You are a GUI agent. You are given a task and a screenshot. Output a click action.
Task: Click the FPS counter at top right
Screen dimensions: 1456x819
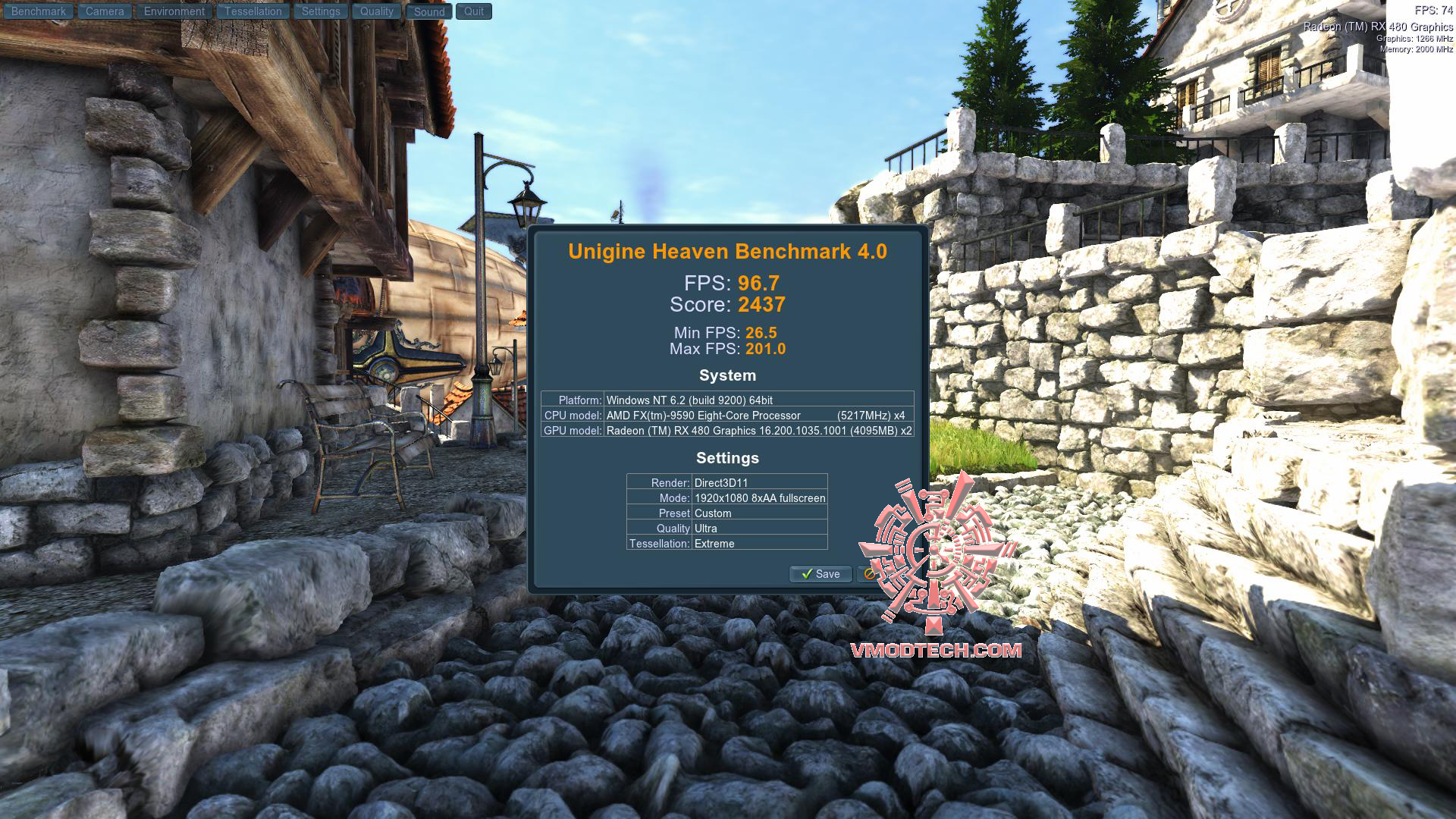1432,8
